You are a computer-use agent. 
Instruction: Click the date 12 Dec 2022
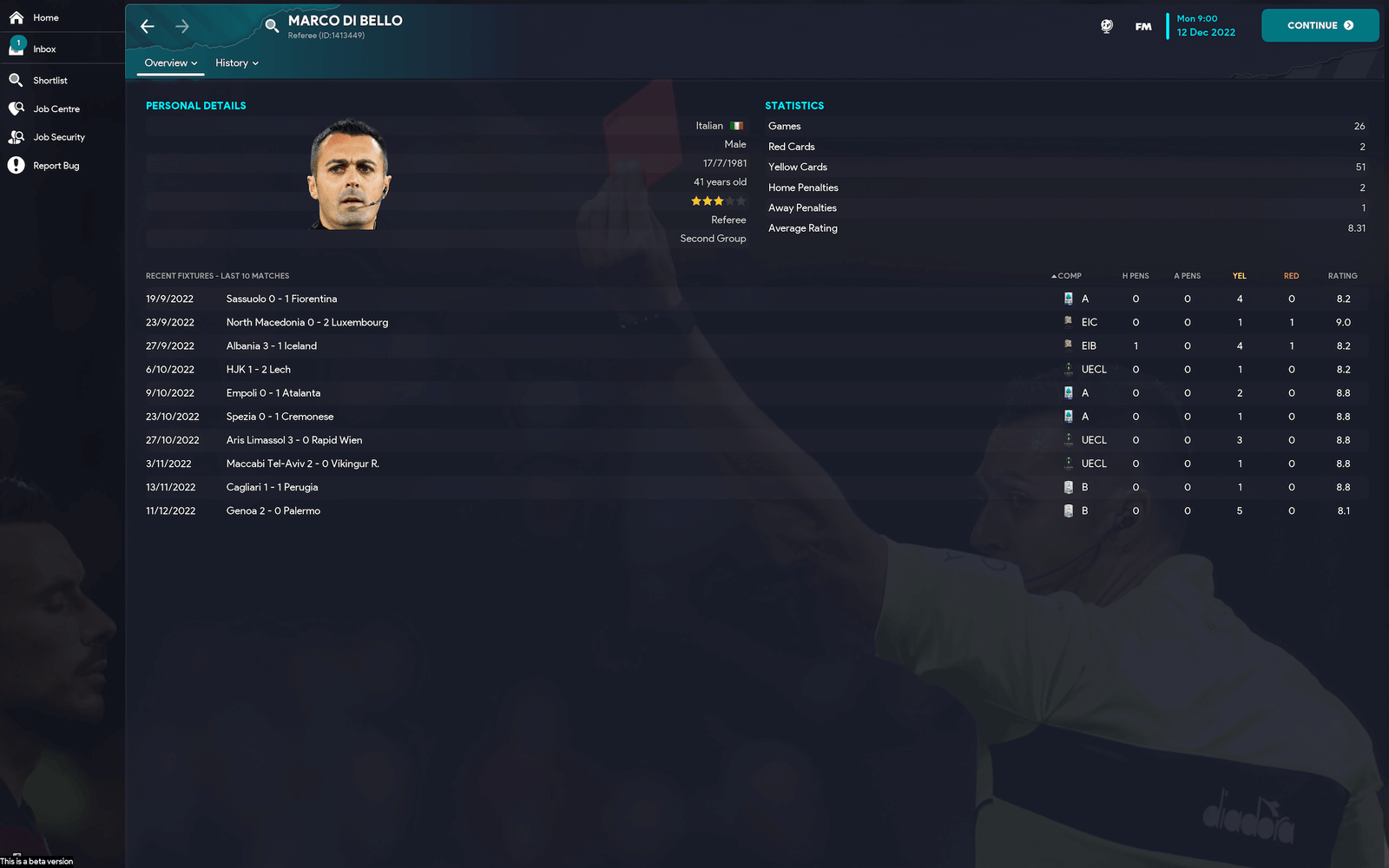click(1206, 33)
